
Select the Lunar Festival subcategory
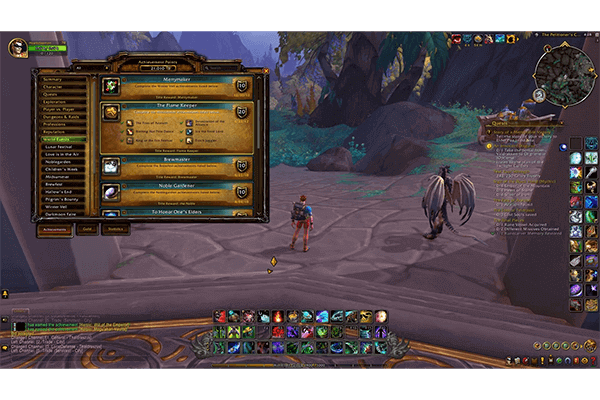[x=62, y=146]
